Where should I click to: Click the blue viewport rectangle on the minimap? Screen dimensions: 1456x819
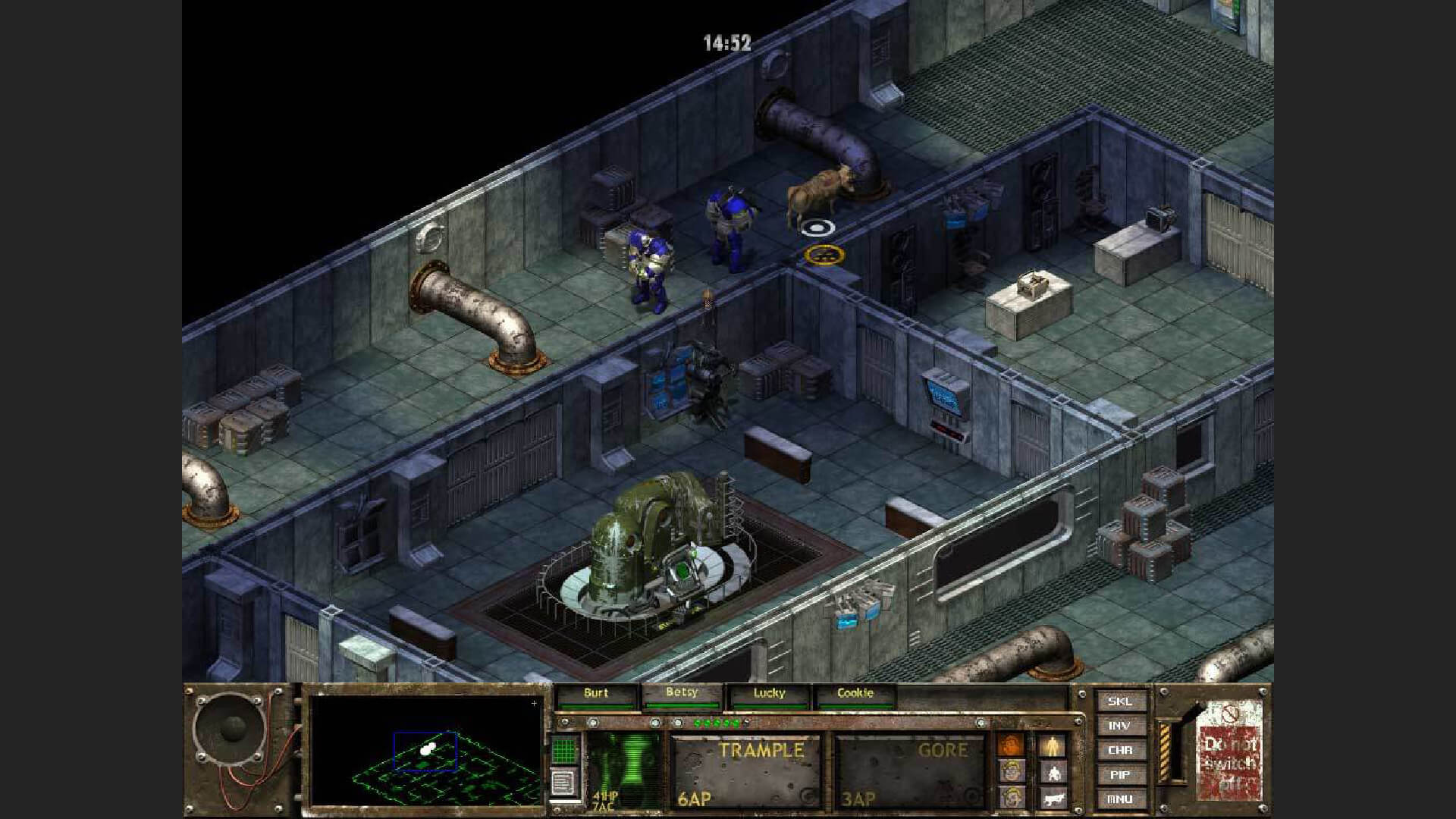click(x=425, y=751)
